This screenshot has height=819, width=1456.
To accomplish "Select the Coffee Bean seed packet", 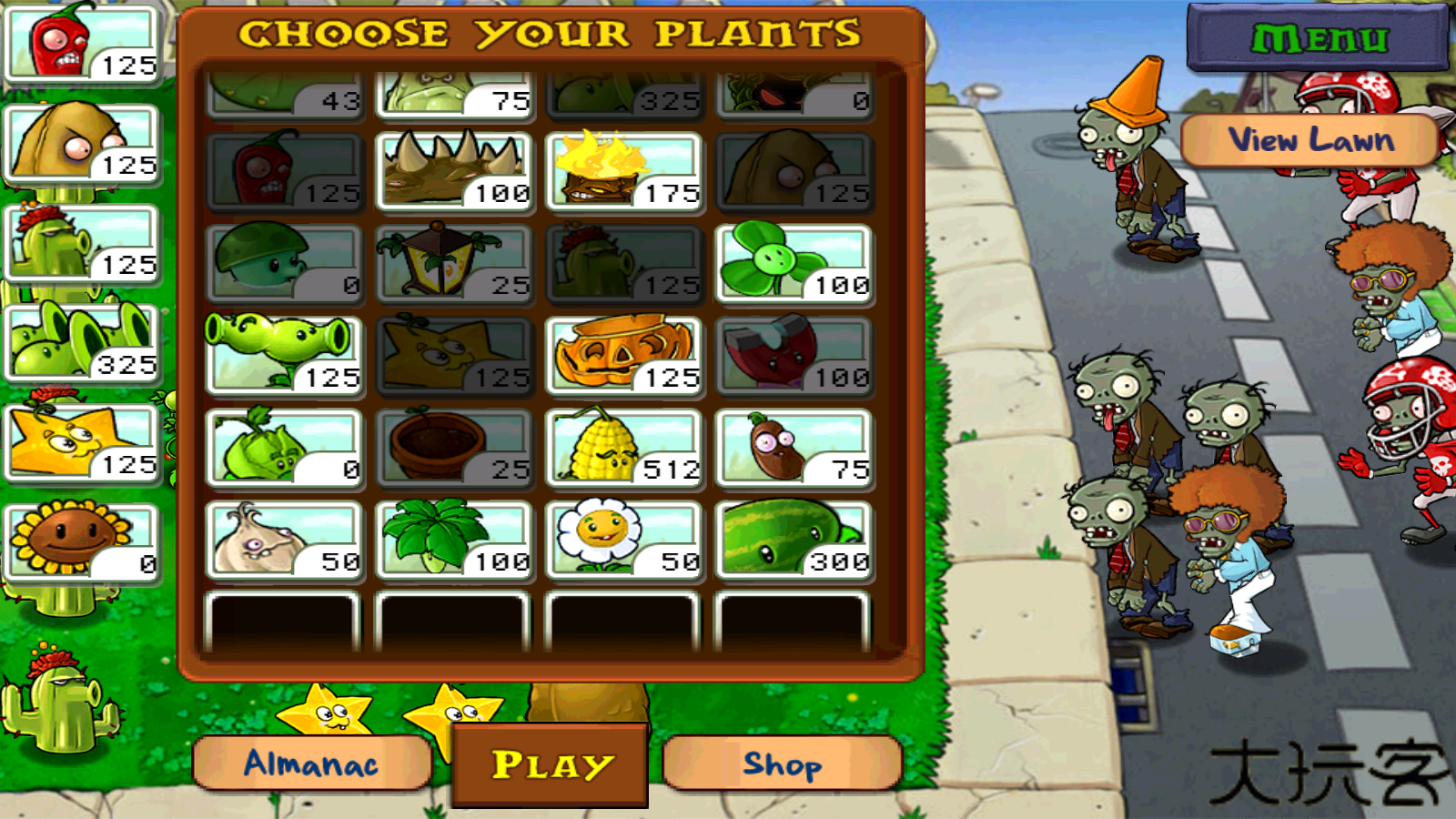I will point(794,448).
